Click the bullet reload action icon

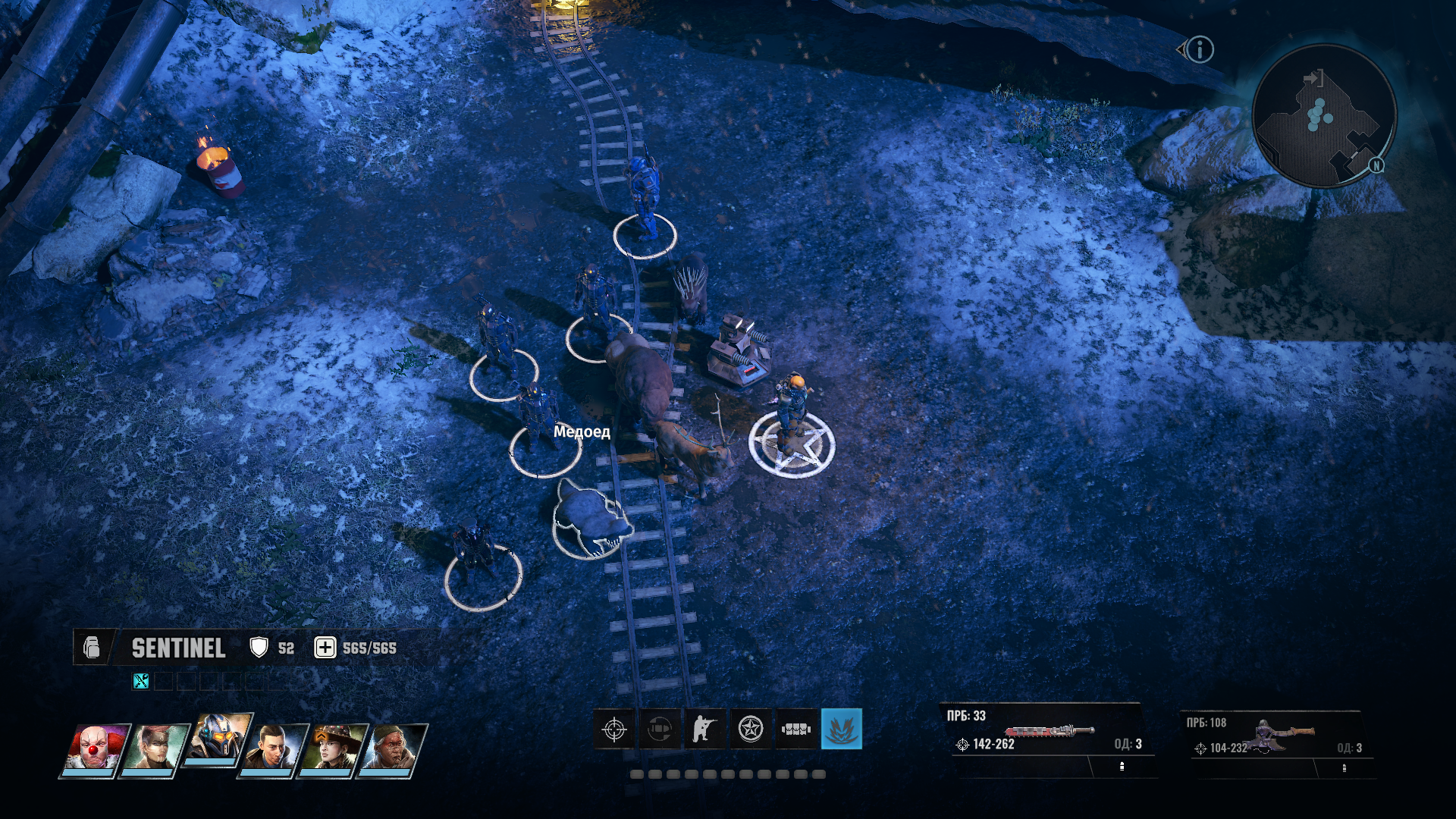point(660,730)
